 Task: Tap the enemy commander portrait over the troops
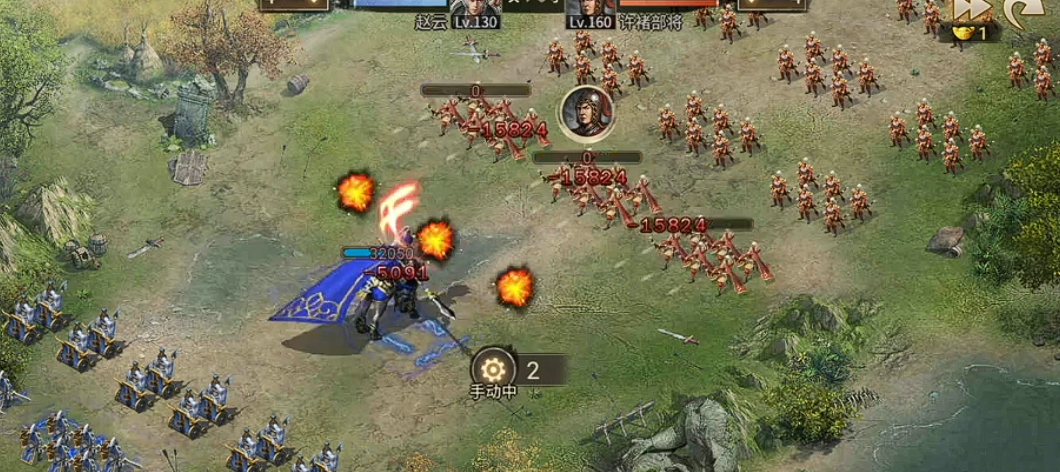(x=586, y=111)
